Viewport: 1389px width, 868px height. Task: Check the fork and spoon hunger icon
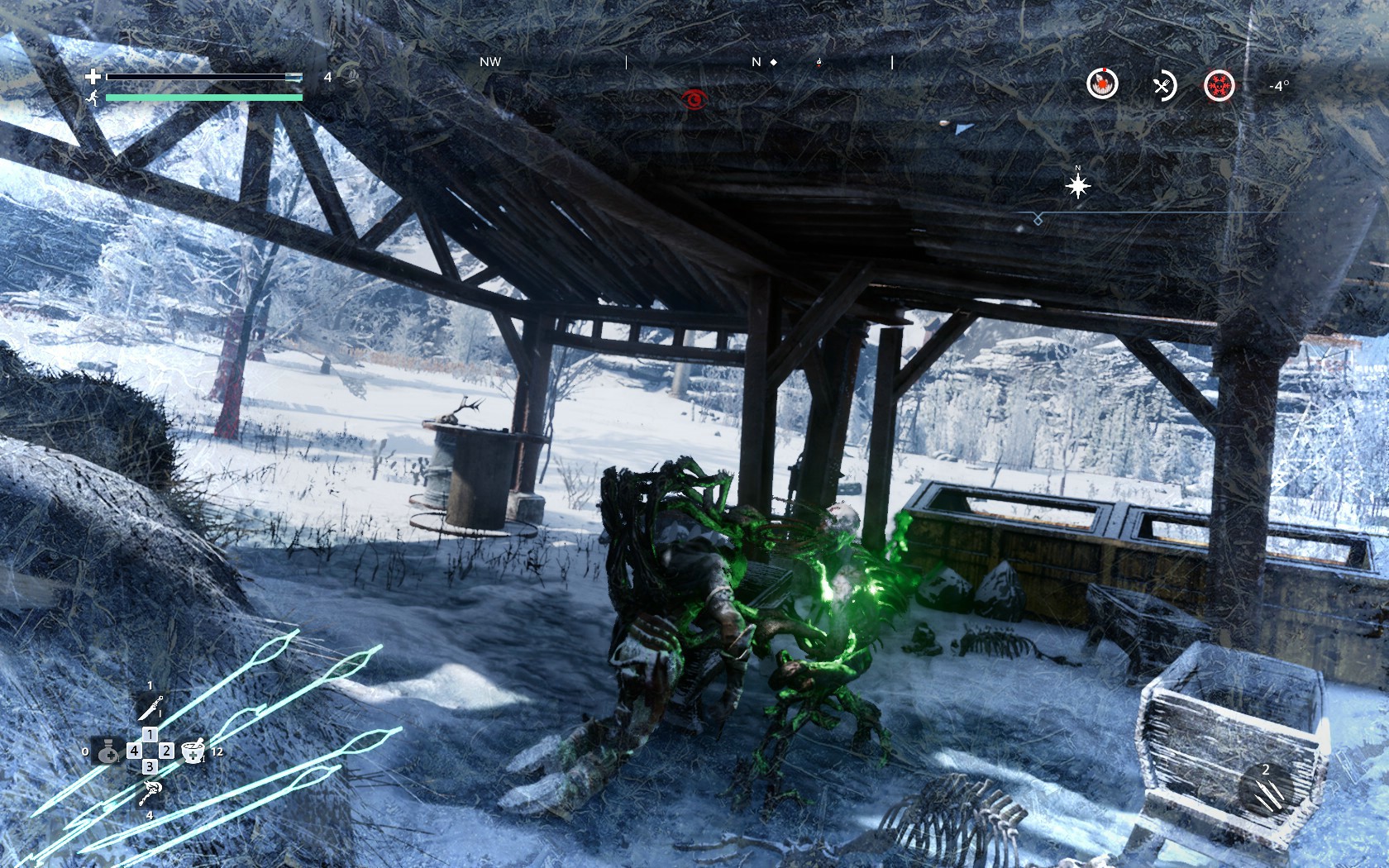[x=1163, y=84]
